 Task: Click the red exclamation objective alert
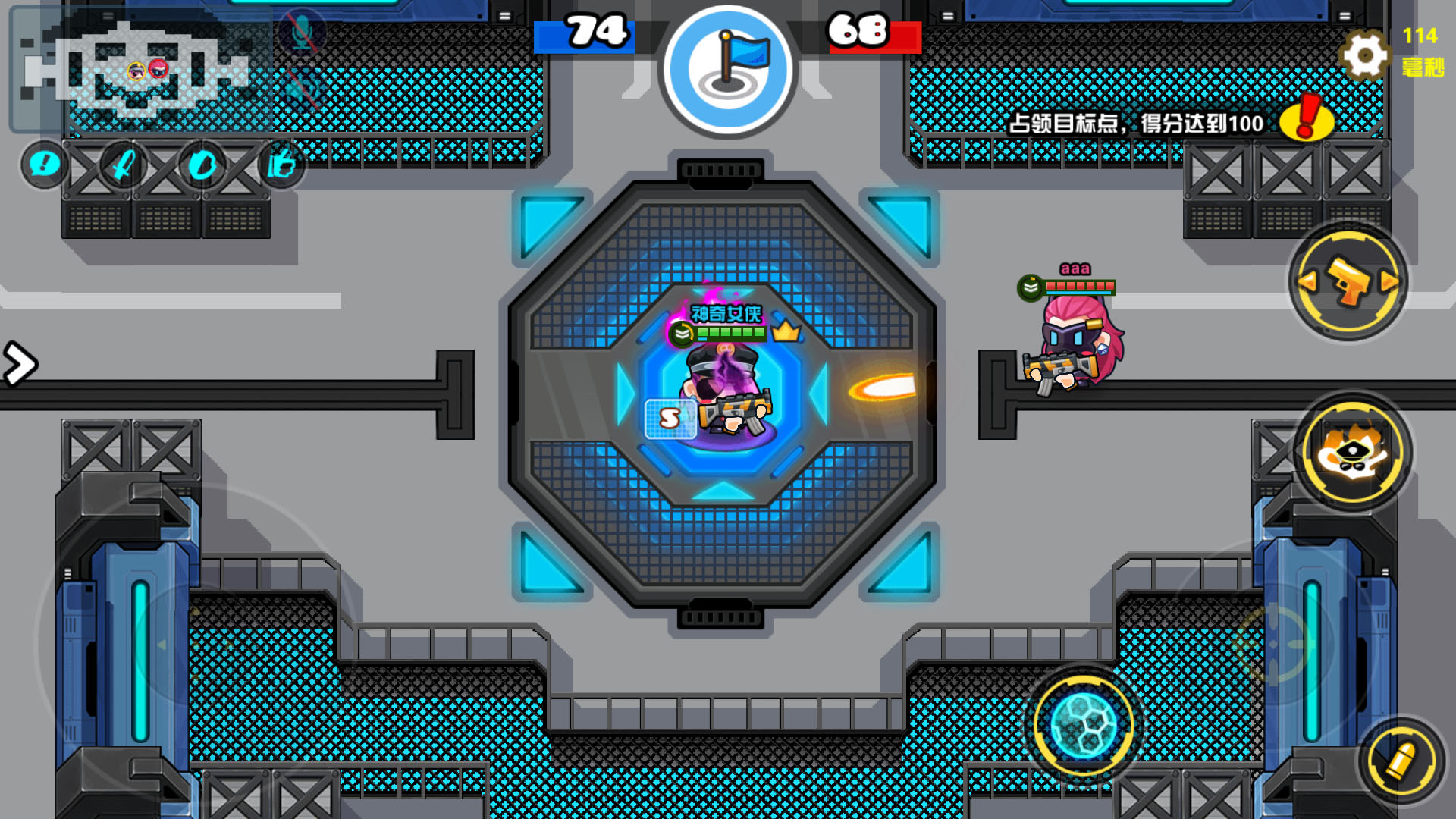click(x=1306, y=118)
